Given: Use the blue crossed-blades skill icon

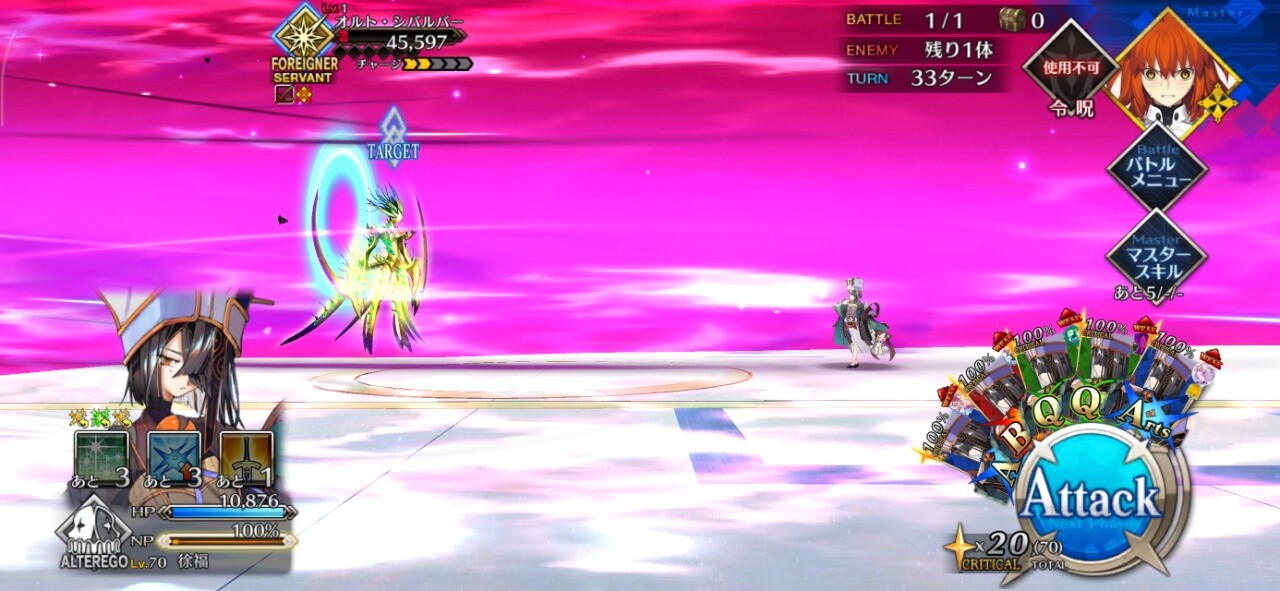Looking at the screenshot, I should [x=174, y=457].
